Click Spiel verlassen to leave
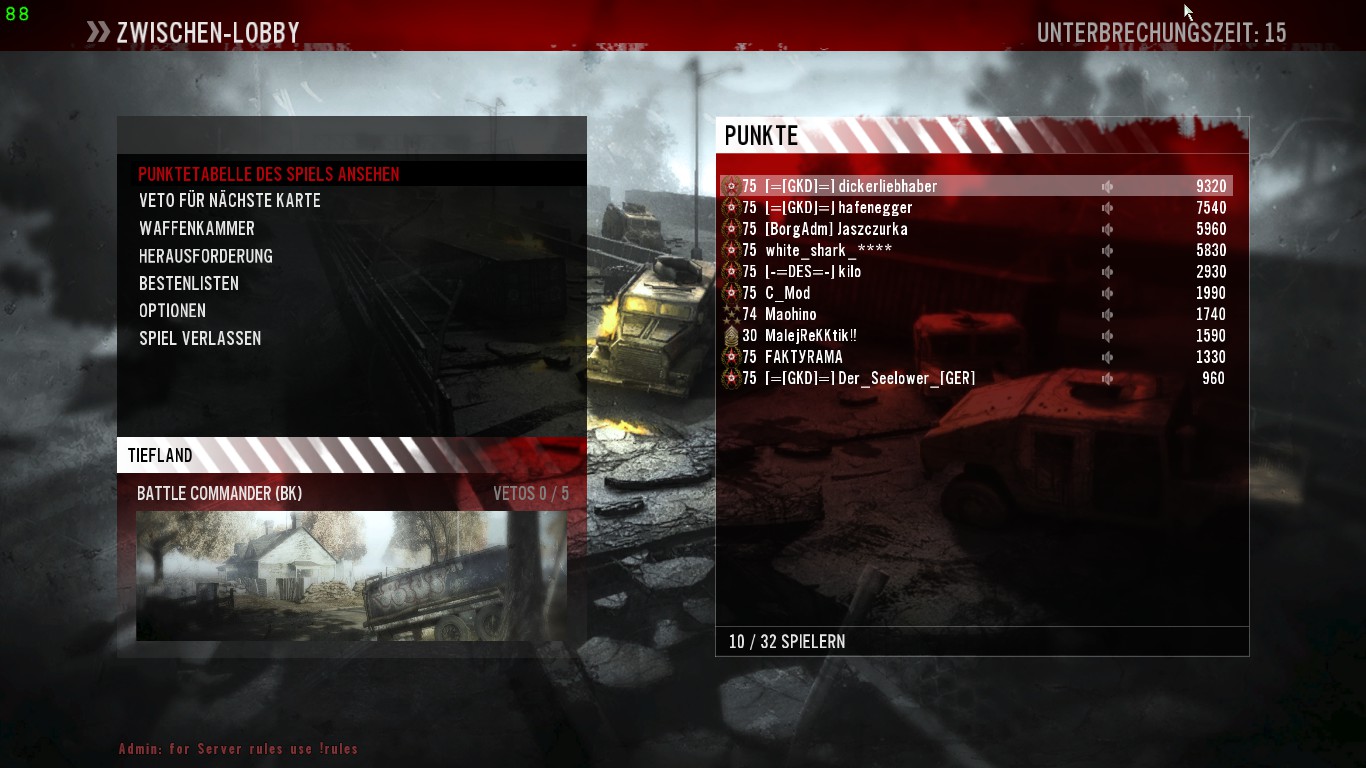The width and height of the screenshot is (1366, 768). click(200, 338)
